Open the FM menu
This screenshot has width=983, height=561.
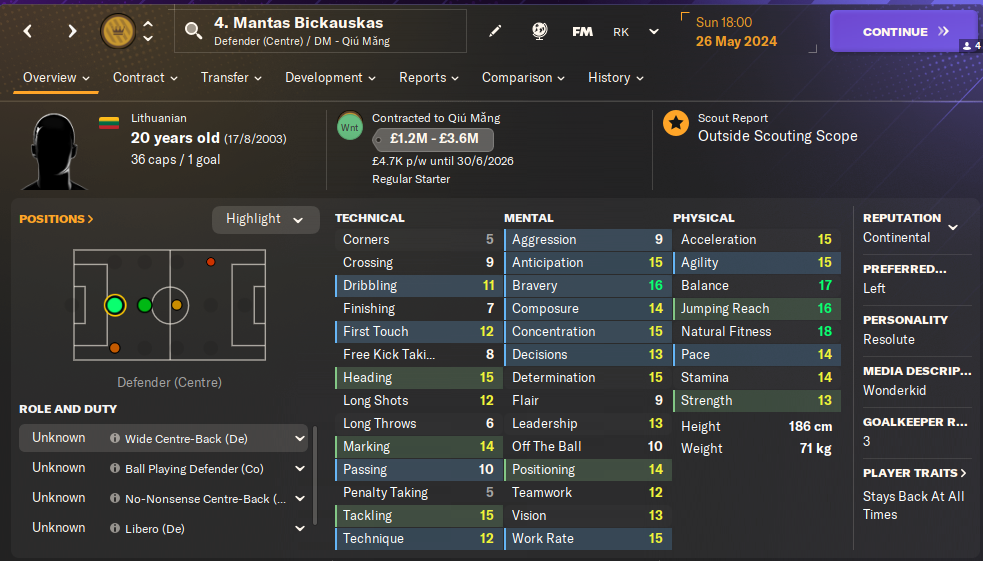point(582,32)
